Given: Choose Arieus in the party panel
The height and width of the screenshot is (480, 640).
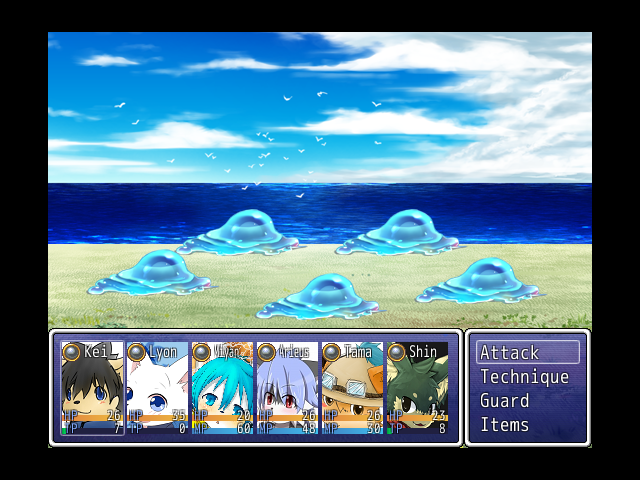Looking at the screenshot, I should coord(287,389).
